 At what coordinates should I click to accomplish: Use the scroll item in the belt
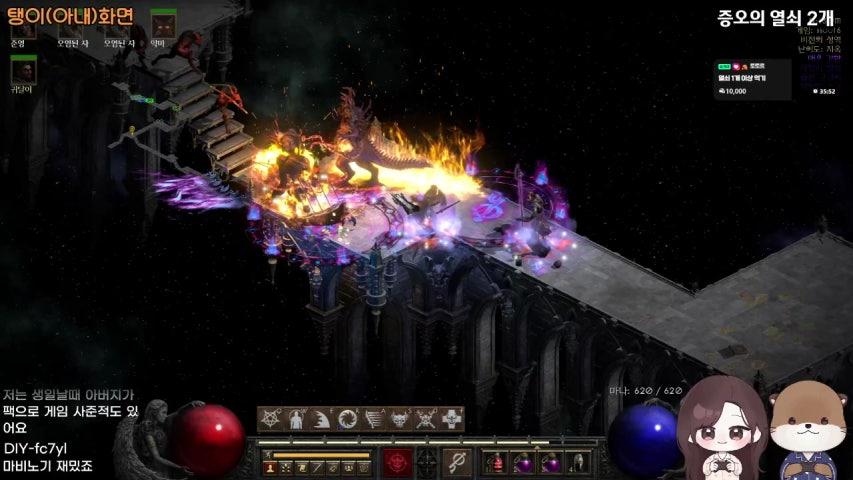[x=578, y=463]
